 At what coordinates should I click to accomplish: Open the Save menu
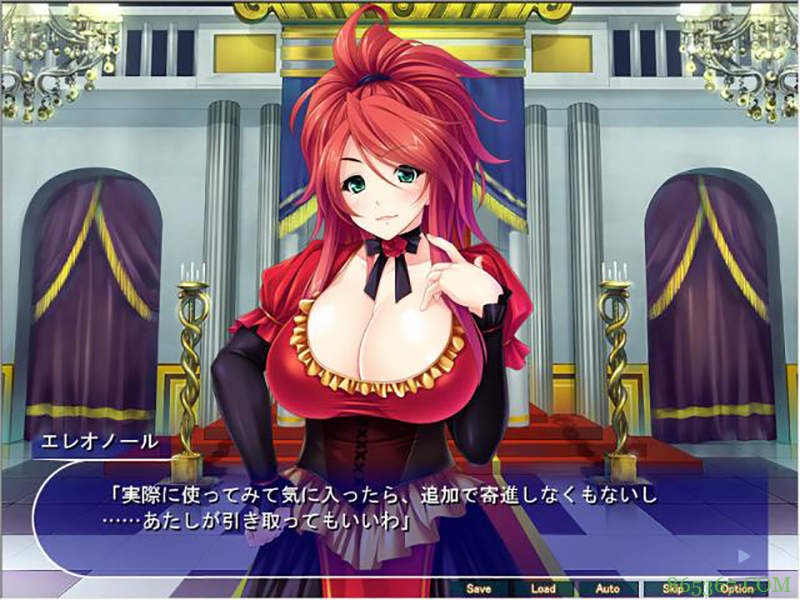coord(479,589)
